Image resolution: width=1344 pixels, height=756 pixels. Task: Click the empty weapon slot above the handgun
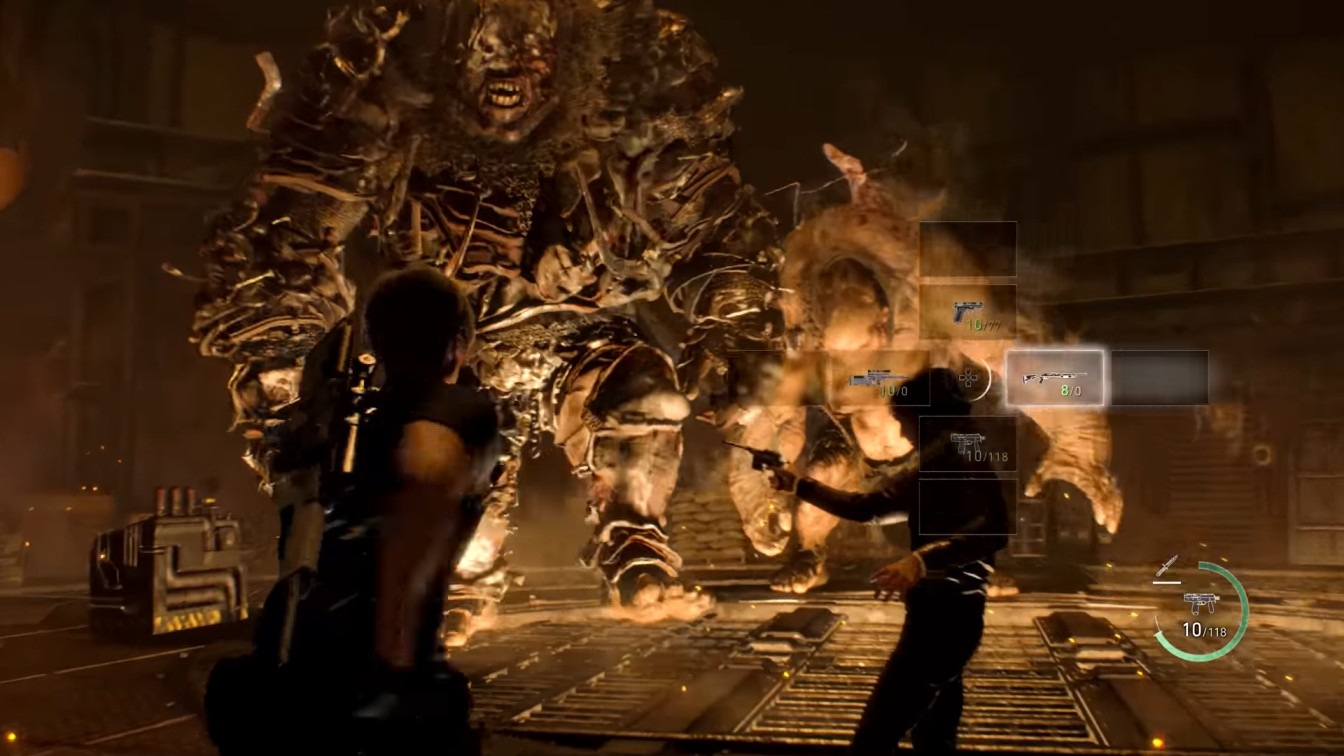pyautogui.click(x=968, y=248)
